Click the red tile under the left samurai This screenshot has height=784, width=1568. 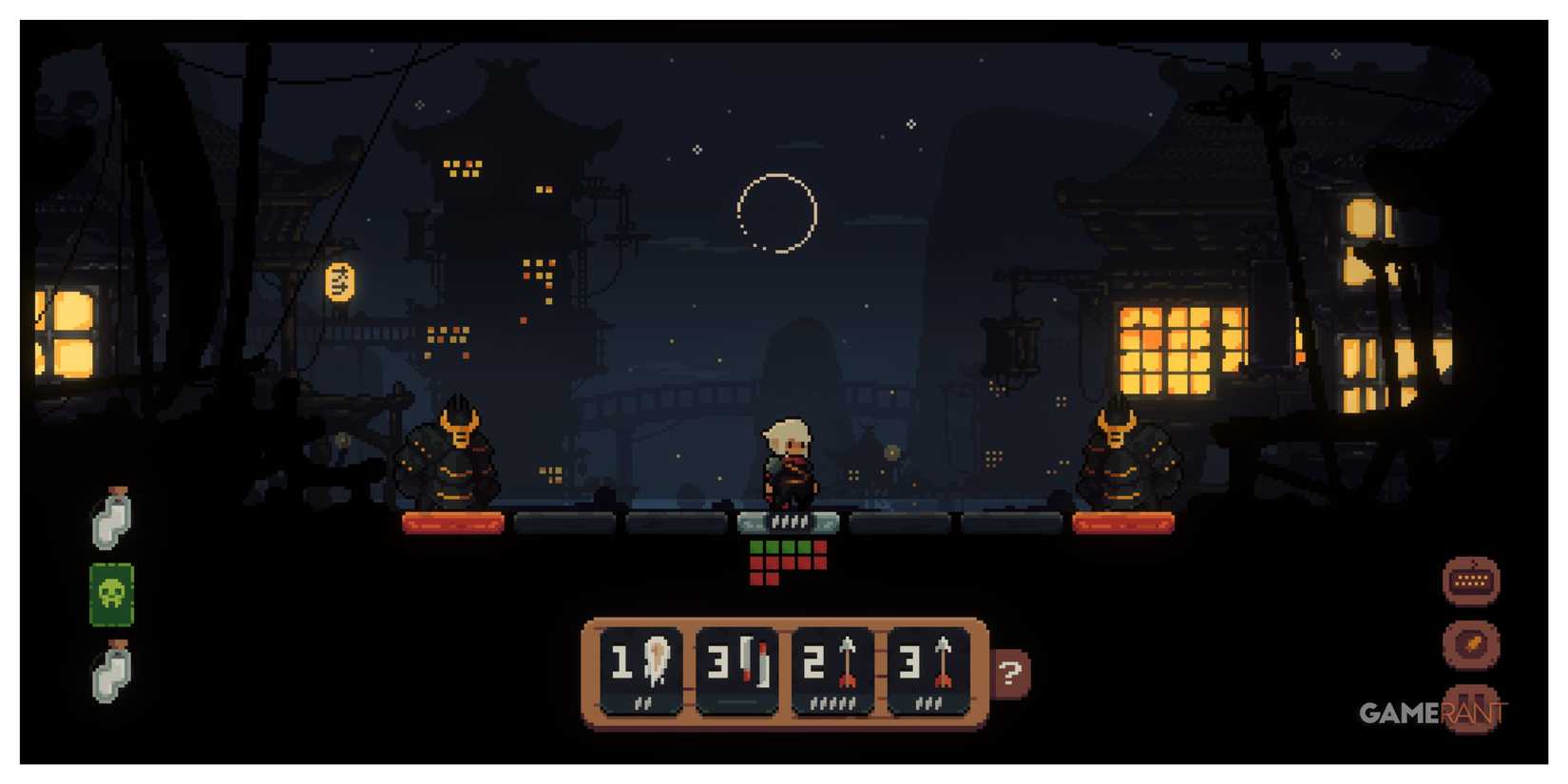[453, 521]
